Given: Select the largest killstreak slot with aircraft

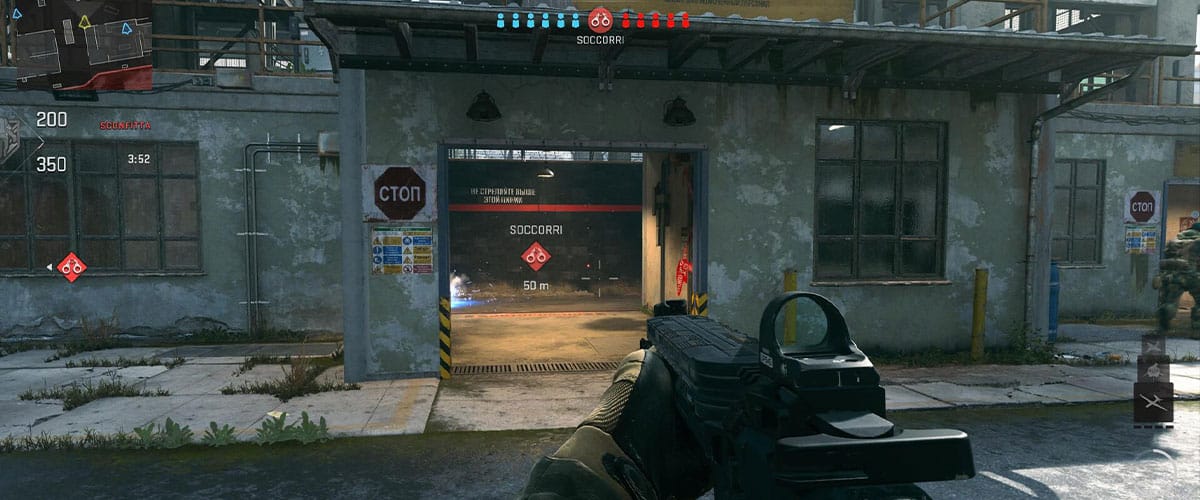Looking at the screenshot, I should click(x=1153, y=403).
